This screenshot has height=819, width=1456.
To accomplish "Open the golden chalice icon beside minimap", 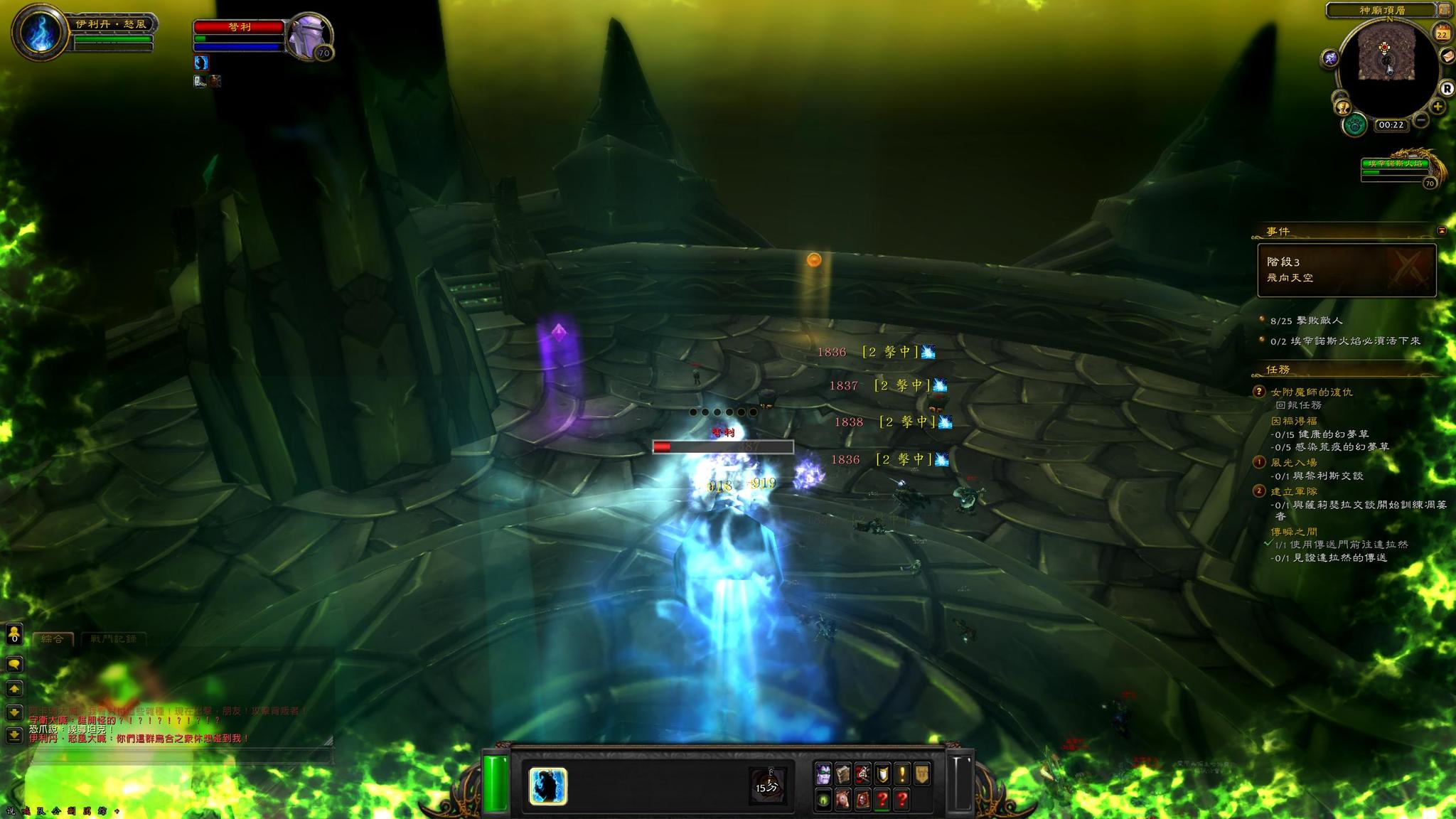I will (1343, 107).
